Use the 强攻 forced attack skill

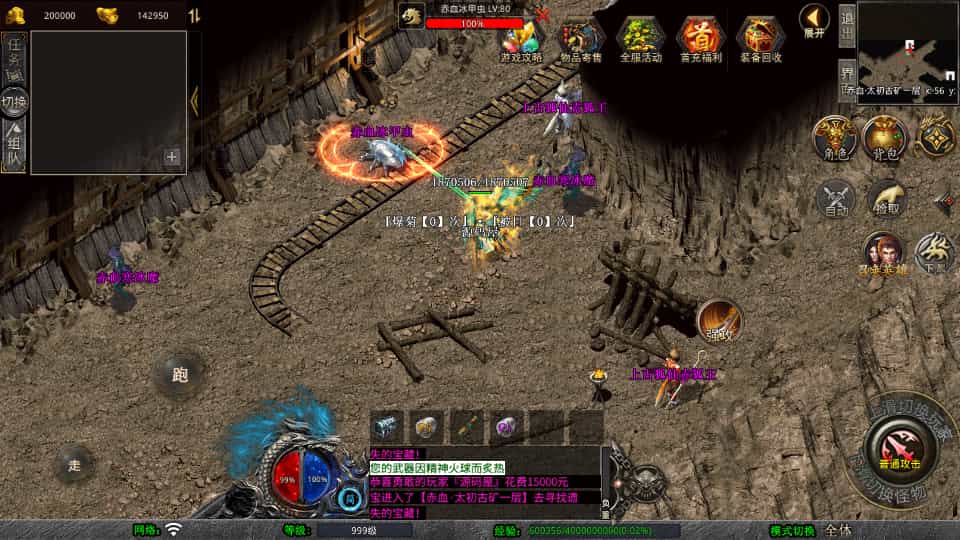(719, 320)
